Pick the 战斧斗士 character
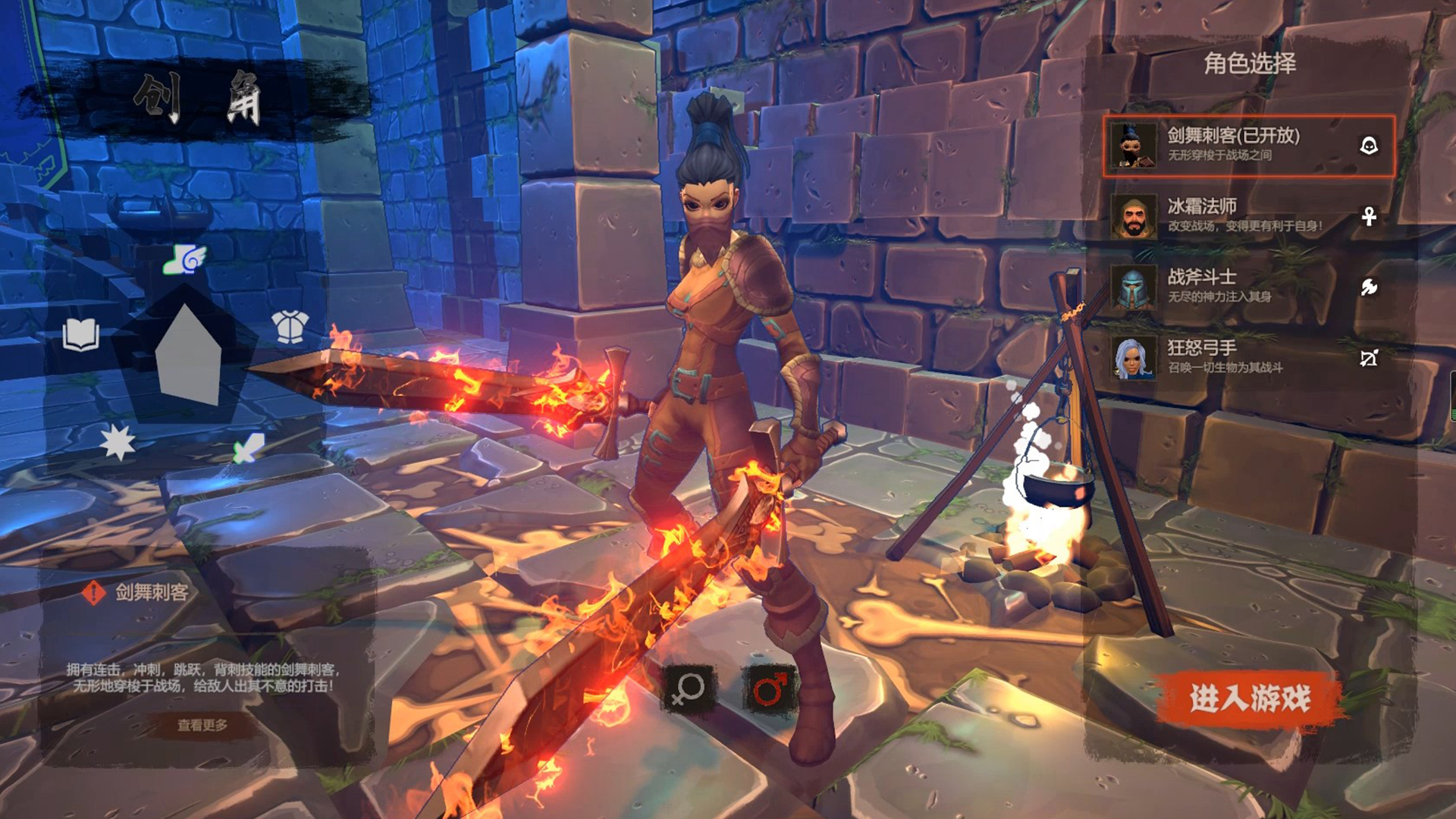The image size is (1456, 819). coord(1248,287)
